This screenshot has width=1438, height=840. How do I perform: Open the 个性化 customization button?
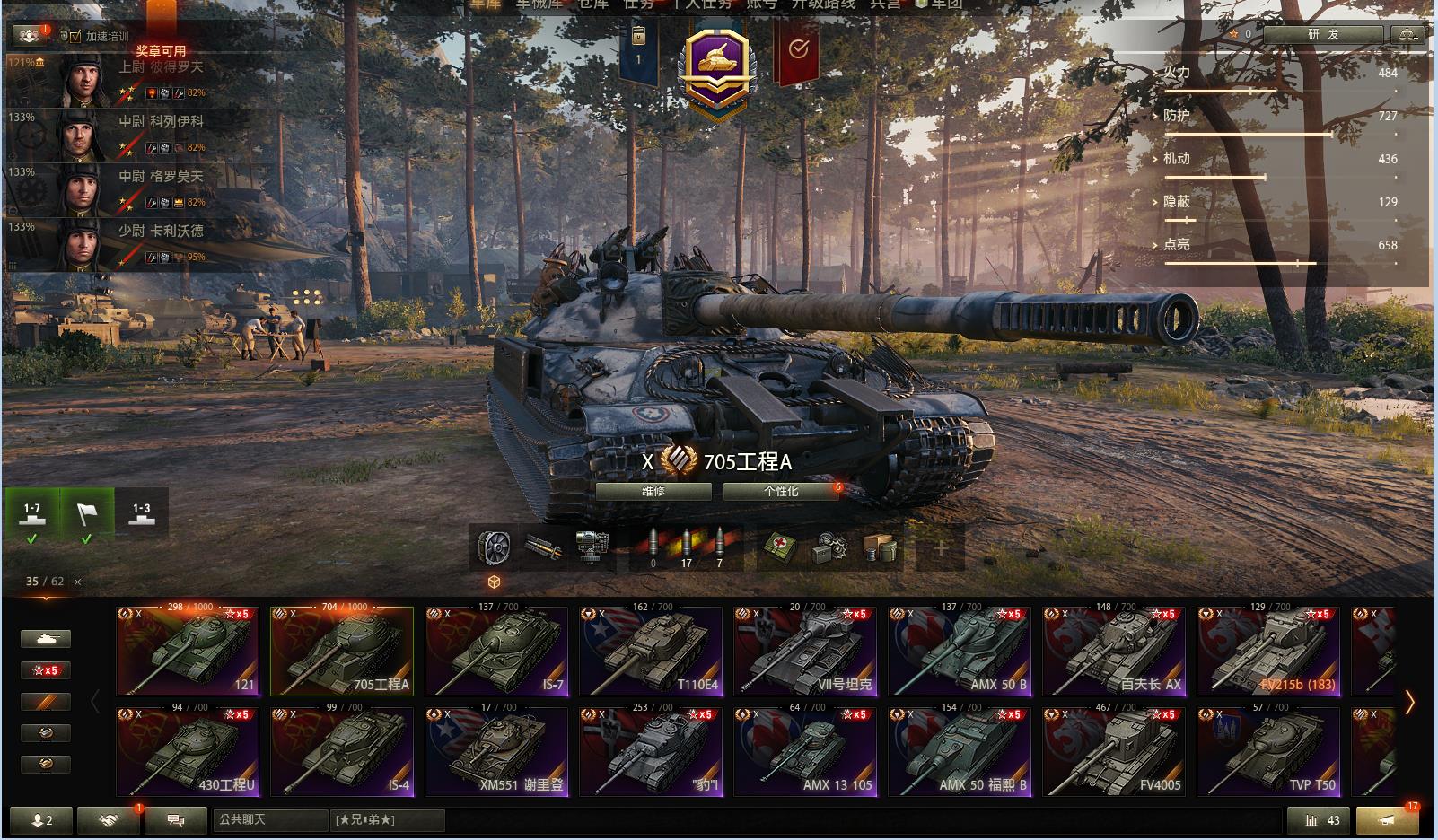point(781,492)
